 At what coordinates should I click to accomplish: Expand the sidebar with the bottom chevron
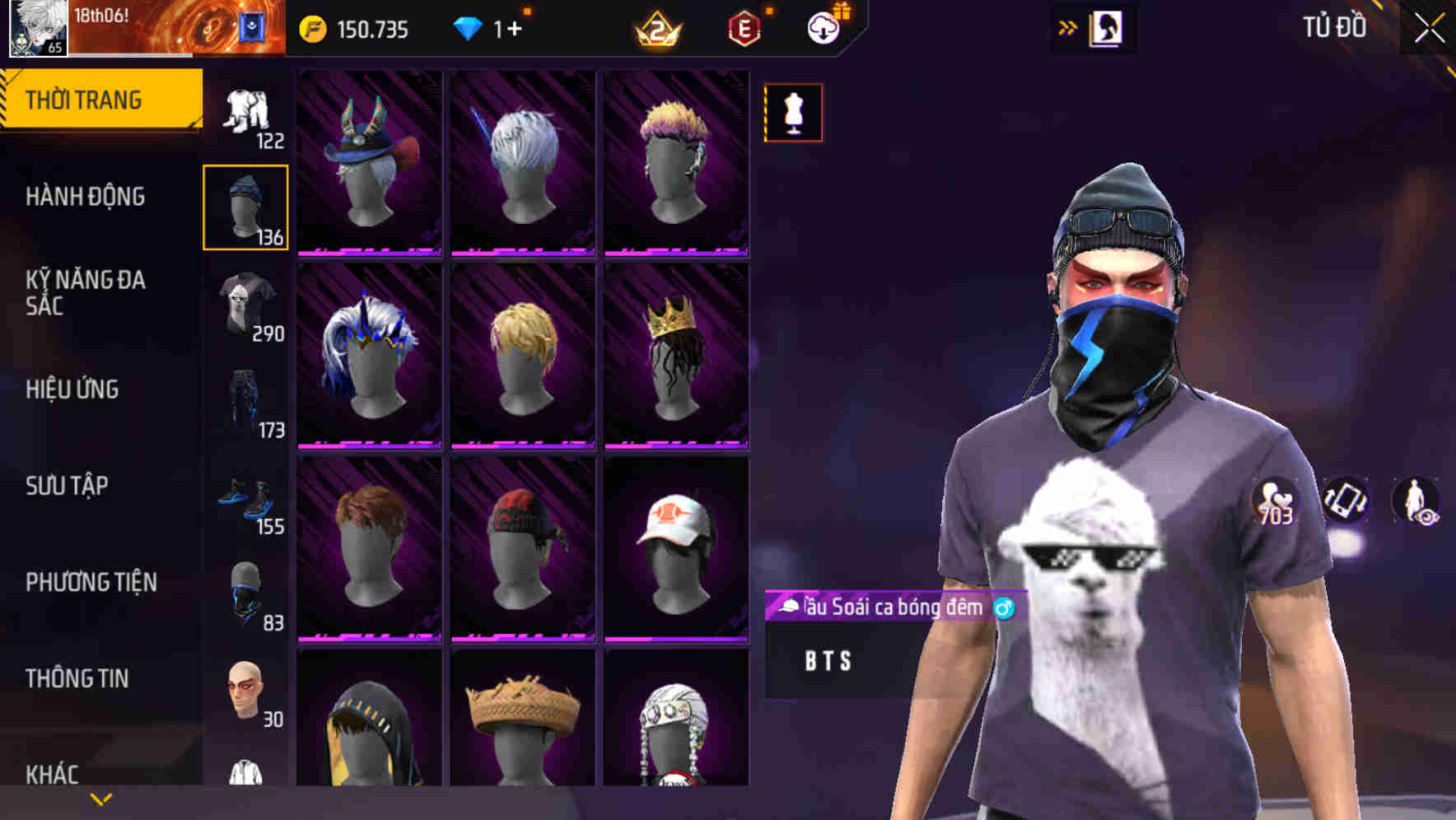100,797
